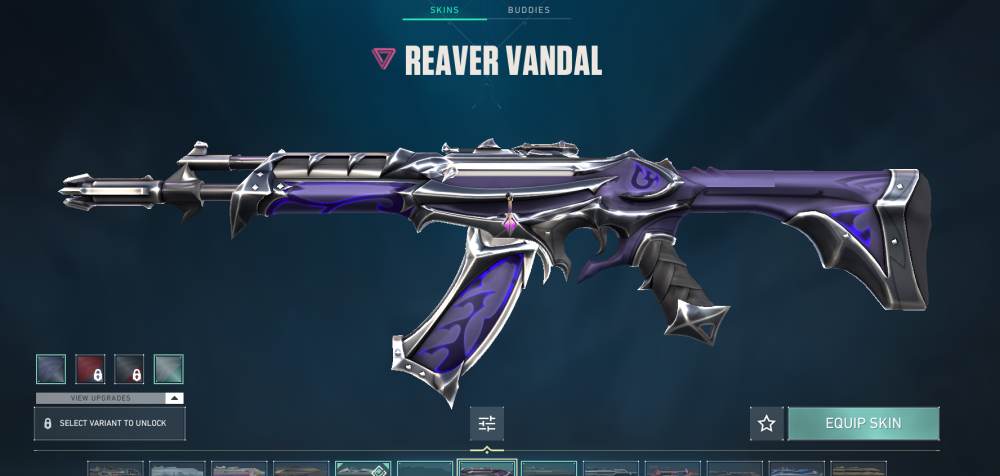
Task: Equip the Reaver Vandal skin
Action: (x=863, y=423)
